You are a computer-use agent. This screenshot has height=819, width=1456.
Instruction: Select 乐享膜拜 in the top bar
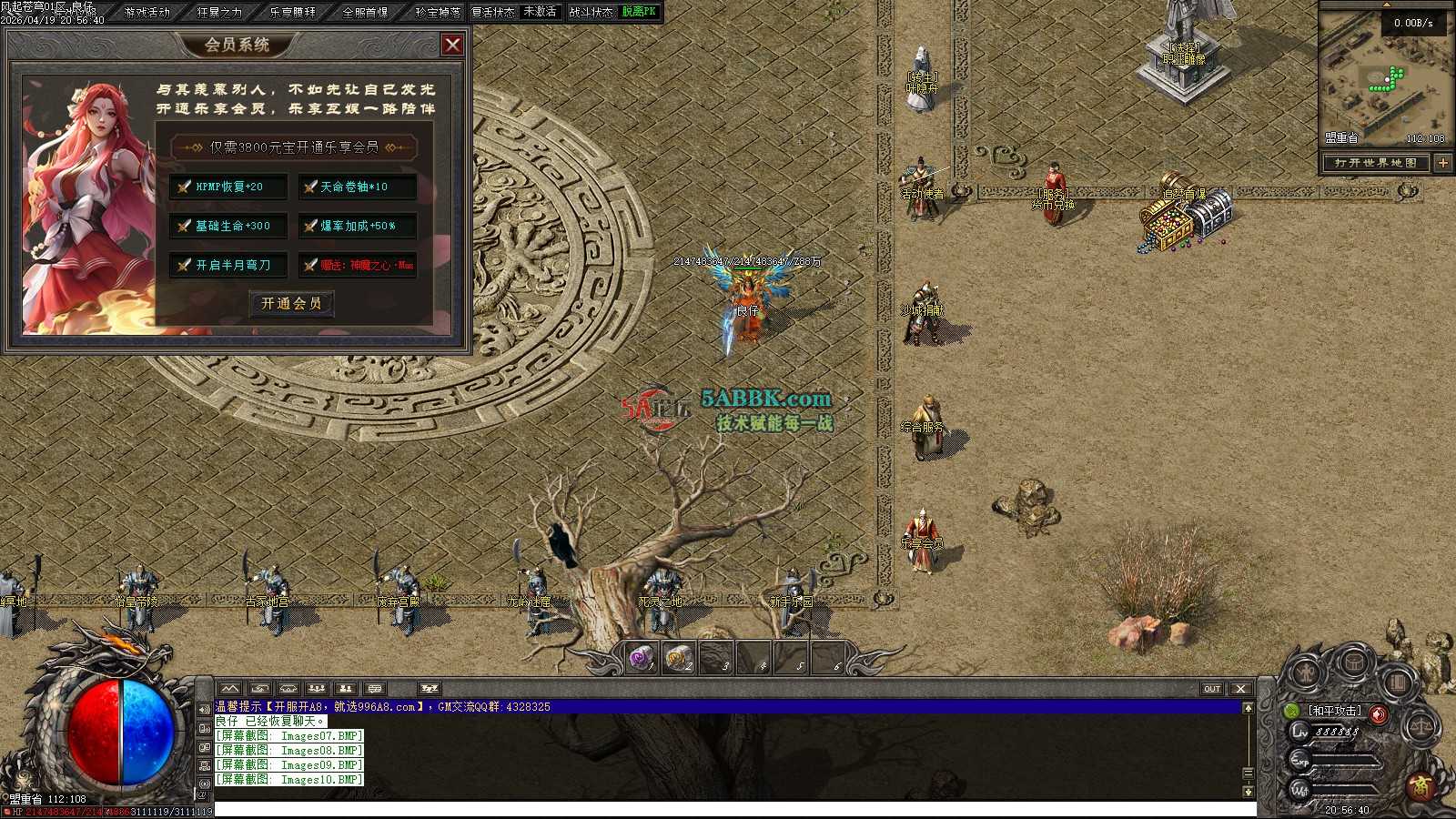click(293, 12)
